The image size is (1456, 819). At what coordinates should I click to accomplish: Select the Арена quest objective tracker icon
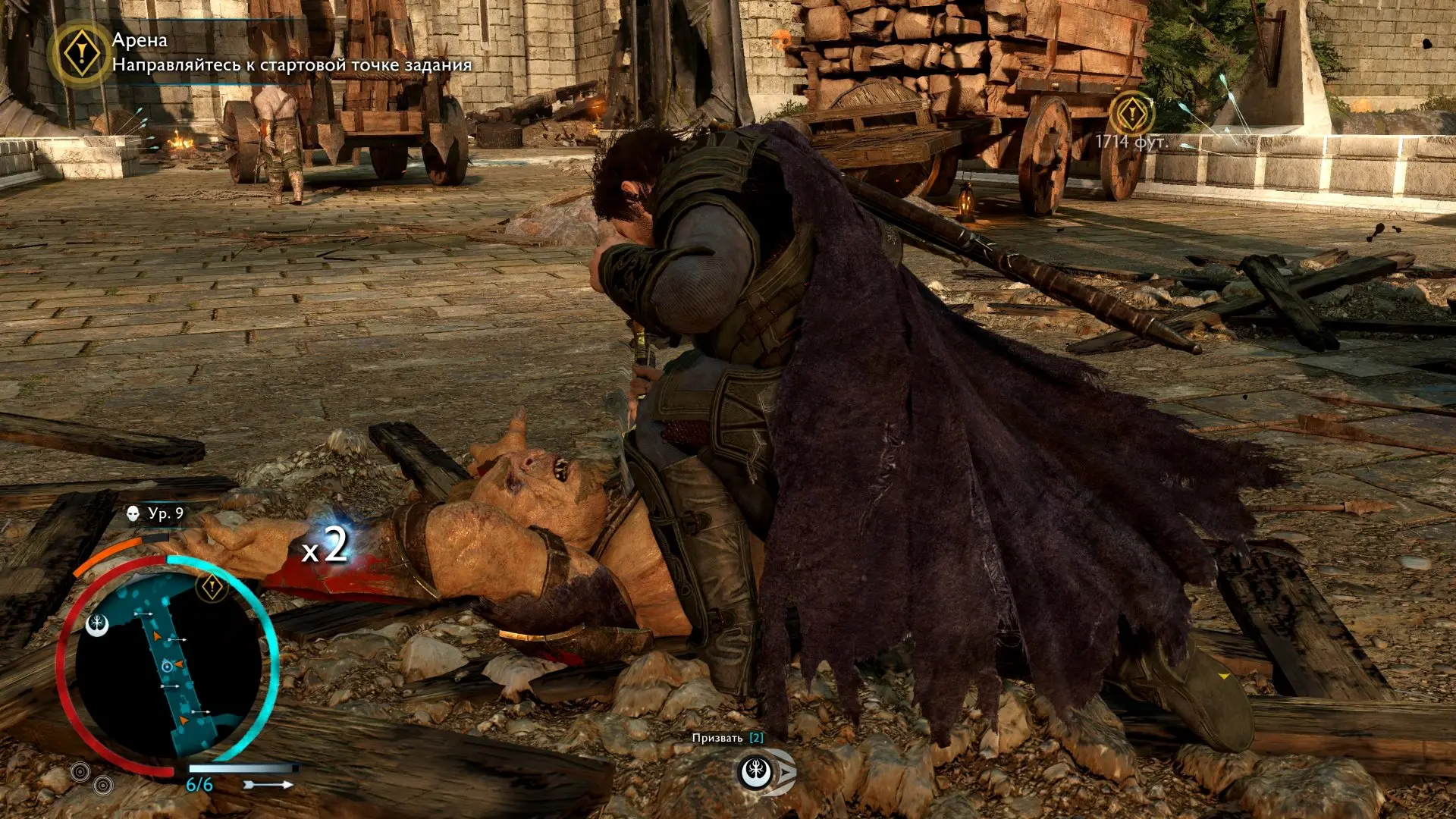(81, 53)
